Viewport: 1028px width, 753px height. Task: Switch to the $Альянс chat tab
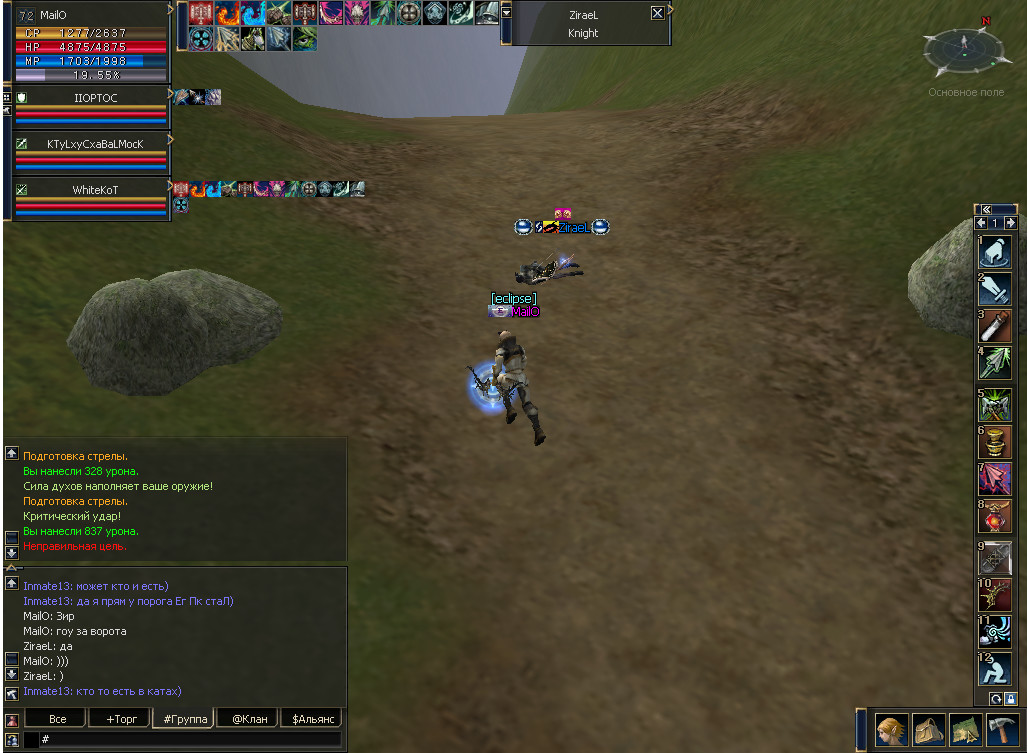tap(311, 719)
